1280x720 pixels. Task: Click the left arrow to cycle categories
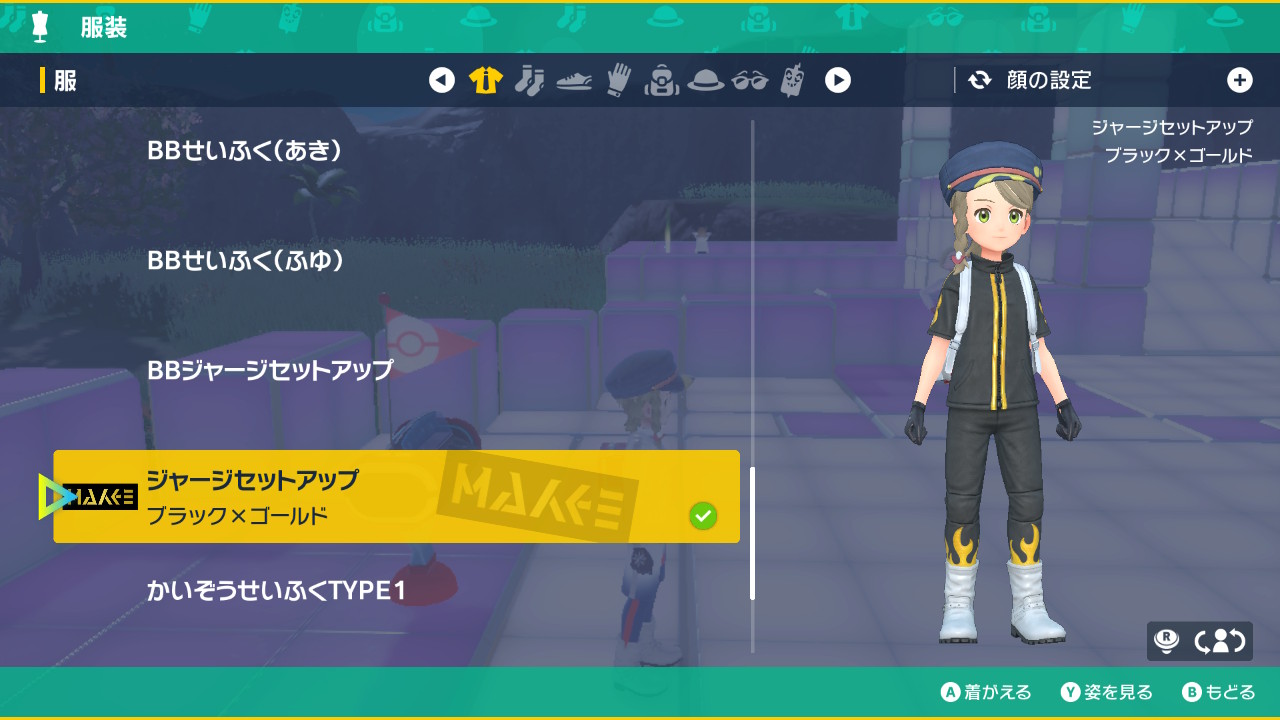[x=442, y=81]
